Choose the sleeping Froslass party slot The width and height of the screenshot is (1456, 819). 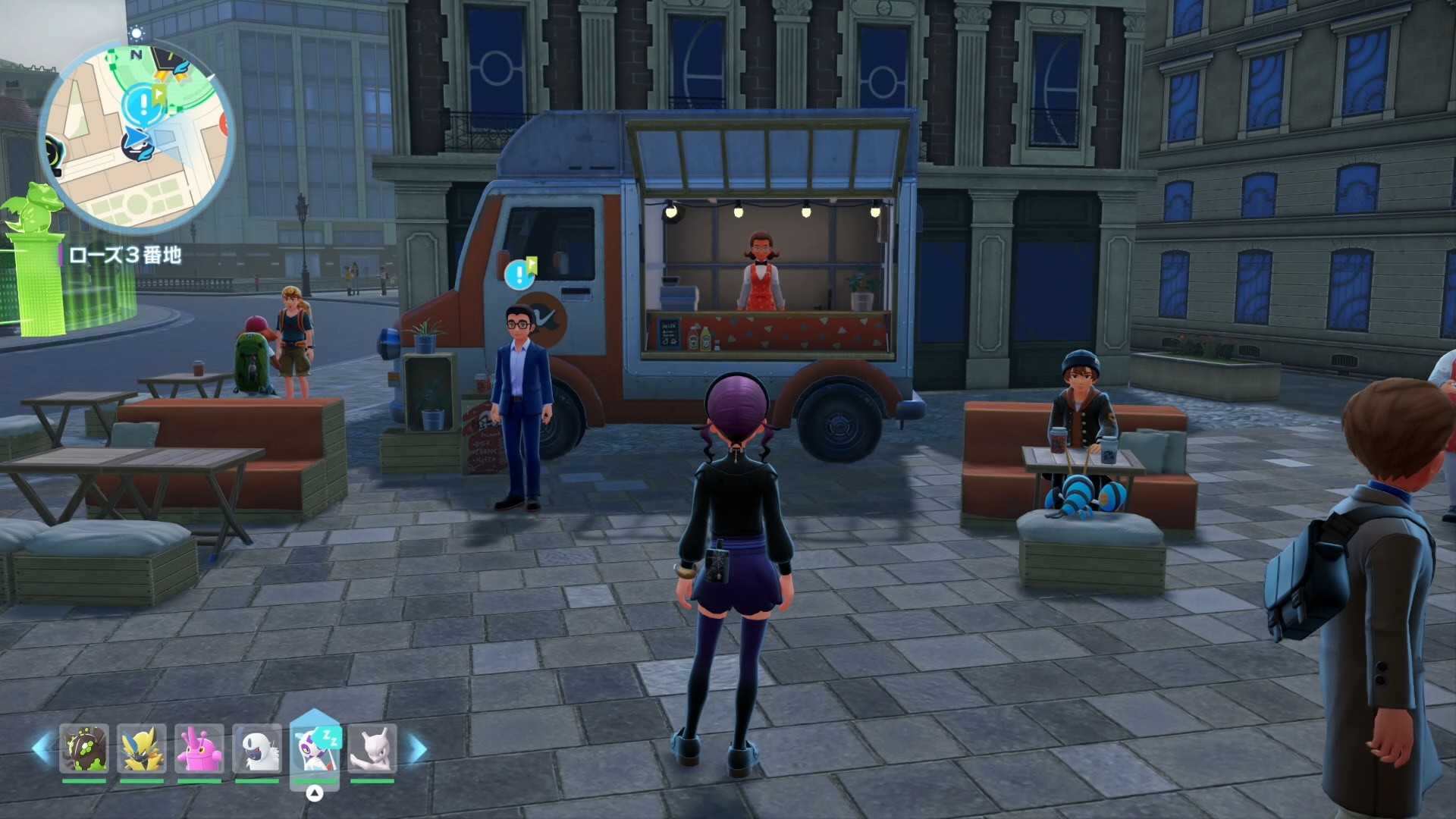click(315, 748)
